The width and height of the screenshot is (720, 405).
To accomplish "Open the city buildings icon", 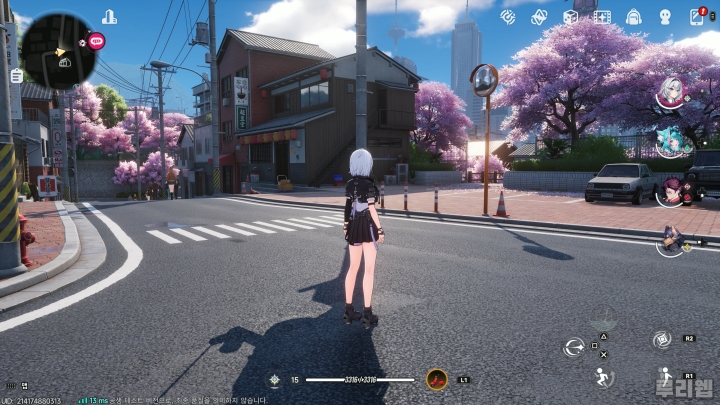I will tap(109, 16).
